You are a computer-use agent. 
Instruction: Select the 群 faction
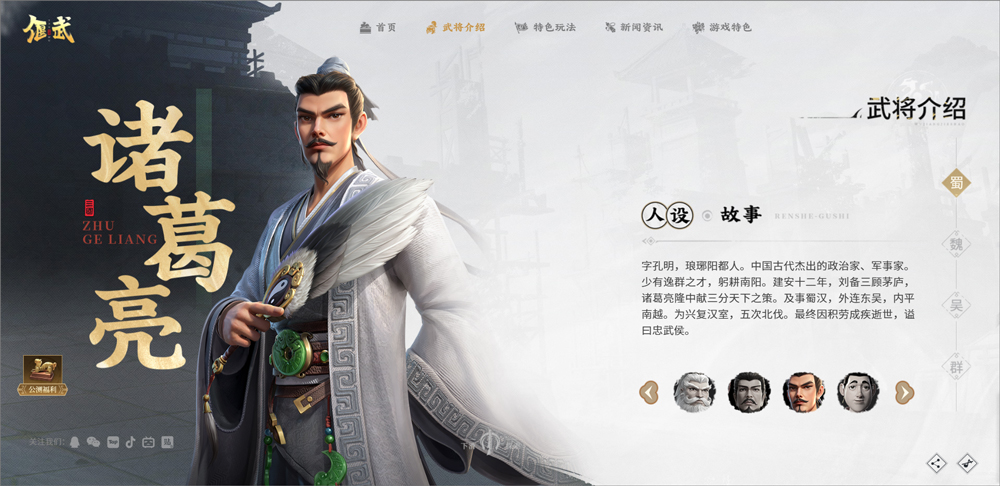click(957, 367)
